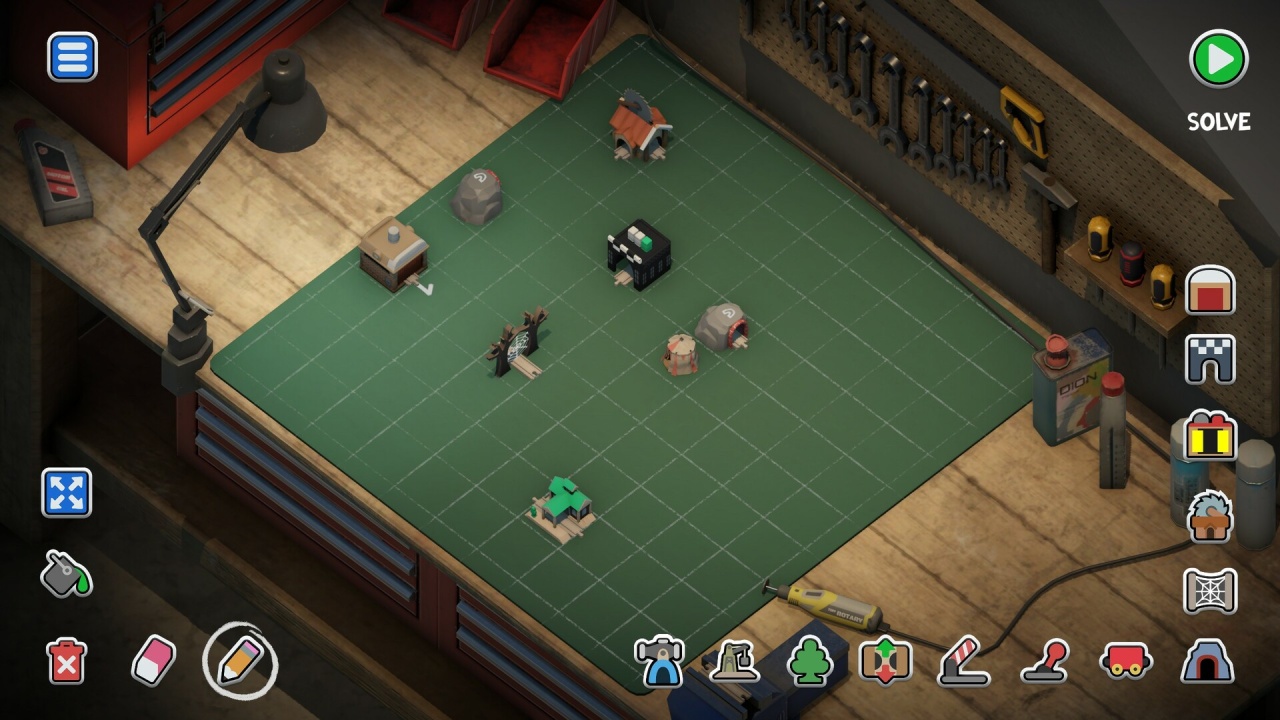Image resolution: width=1280 pixels, height=720 pixels.
Task: Choose the paint bucket tool
Action: click(x=66, y=573)
